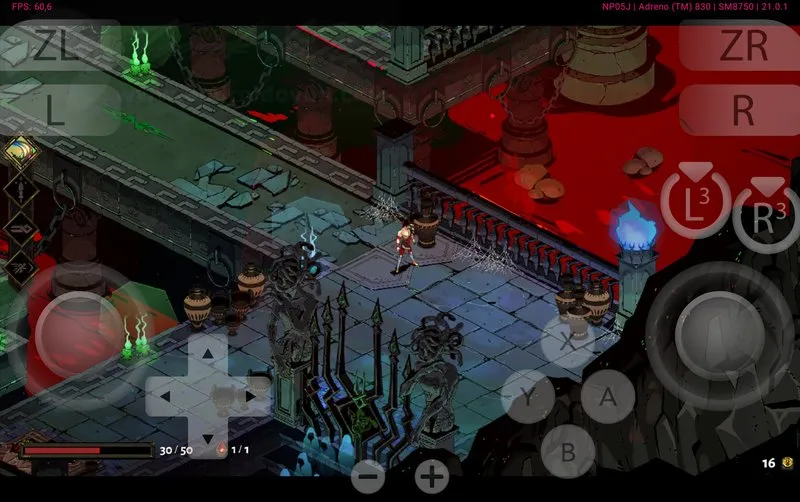Image resolution: width=800 pixels, height=502 pixels.
Task: Tap the ZR overlay button
Action: click(x=742, y=46)
